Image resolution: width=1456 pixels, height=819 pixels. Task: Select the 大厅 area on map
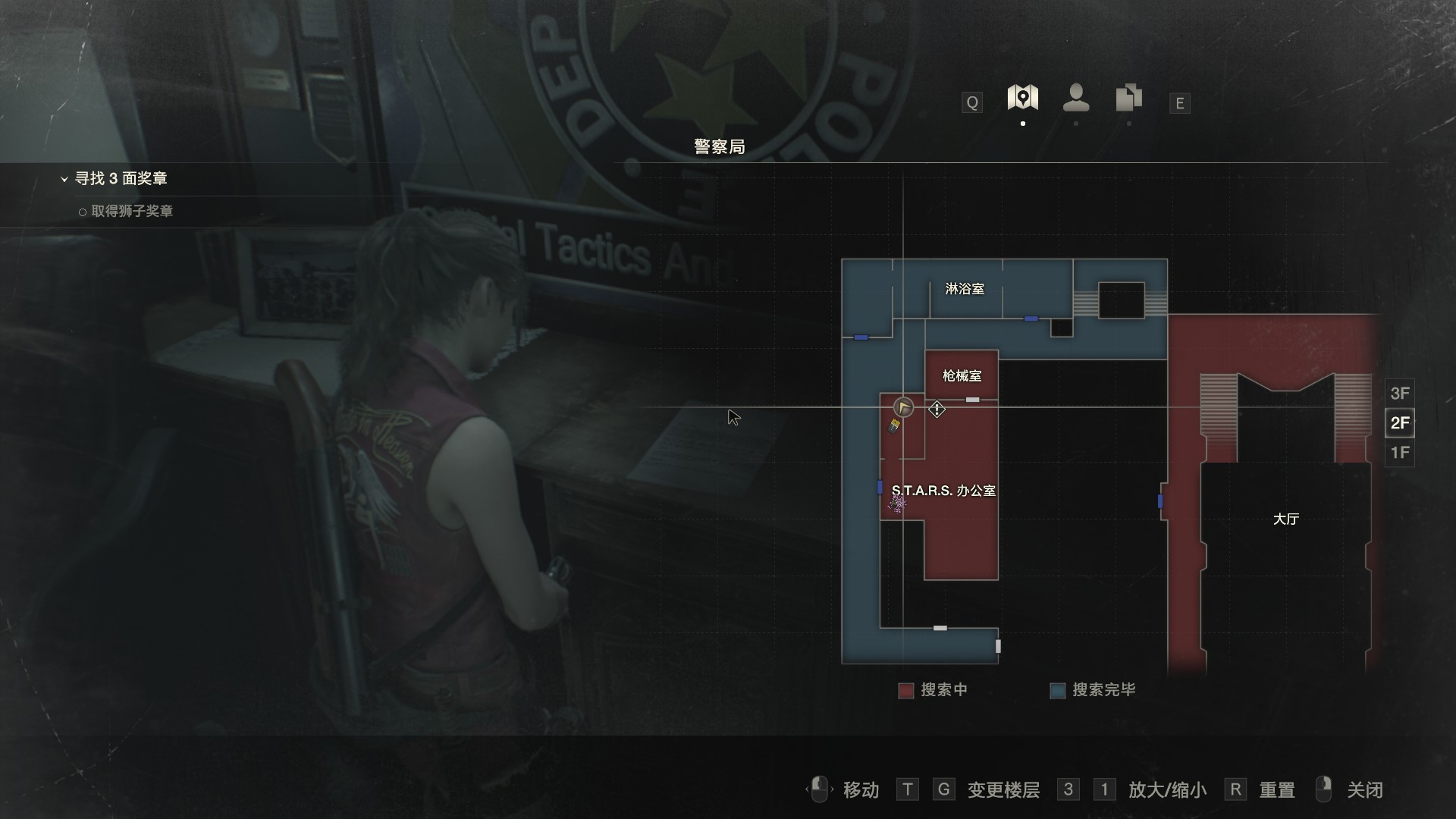1285,519
